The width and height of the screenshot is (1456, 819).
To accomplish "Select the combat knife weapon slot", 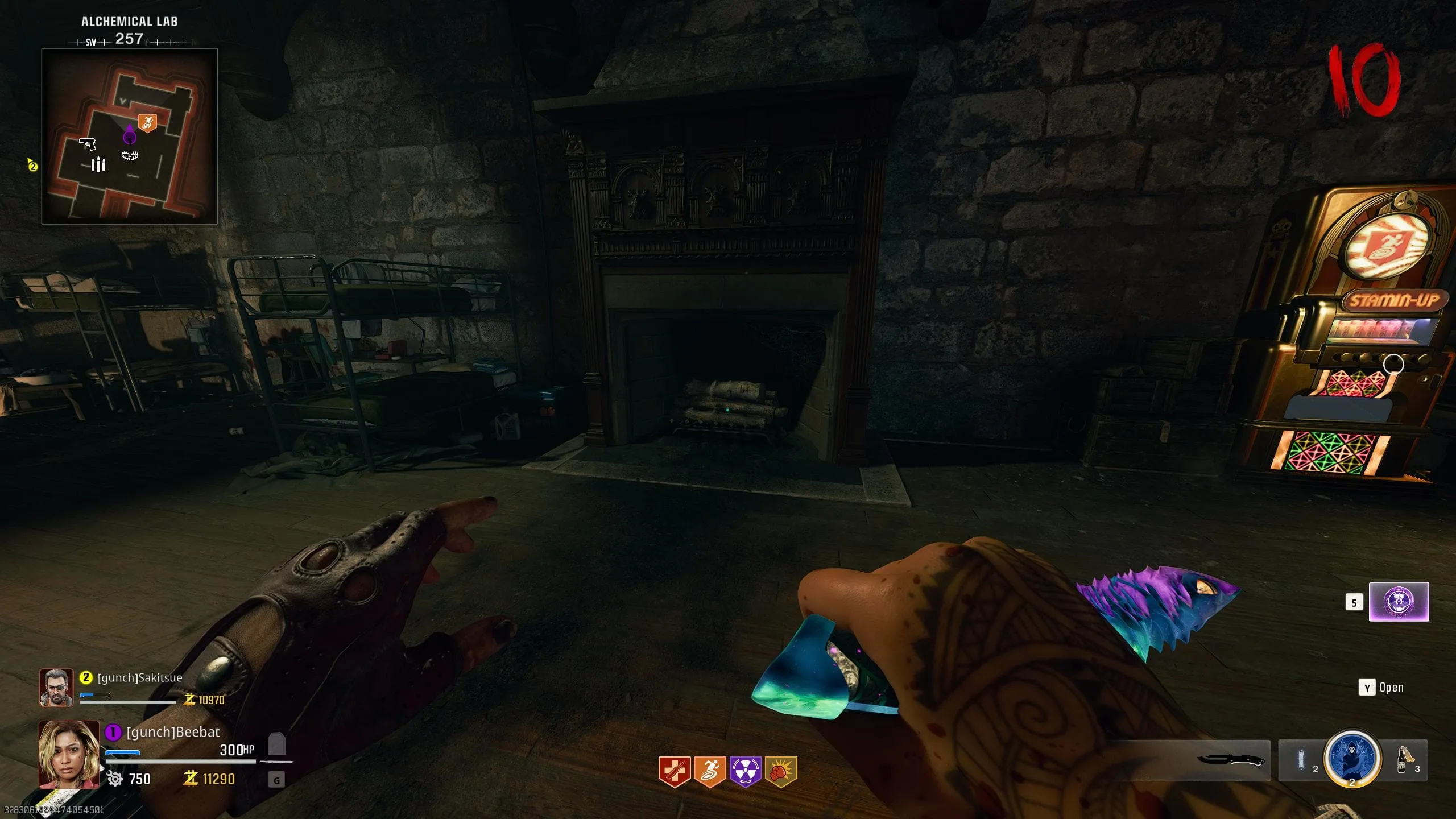I will pyautogui.click(x=1231, y=760).
